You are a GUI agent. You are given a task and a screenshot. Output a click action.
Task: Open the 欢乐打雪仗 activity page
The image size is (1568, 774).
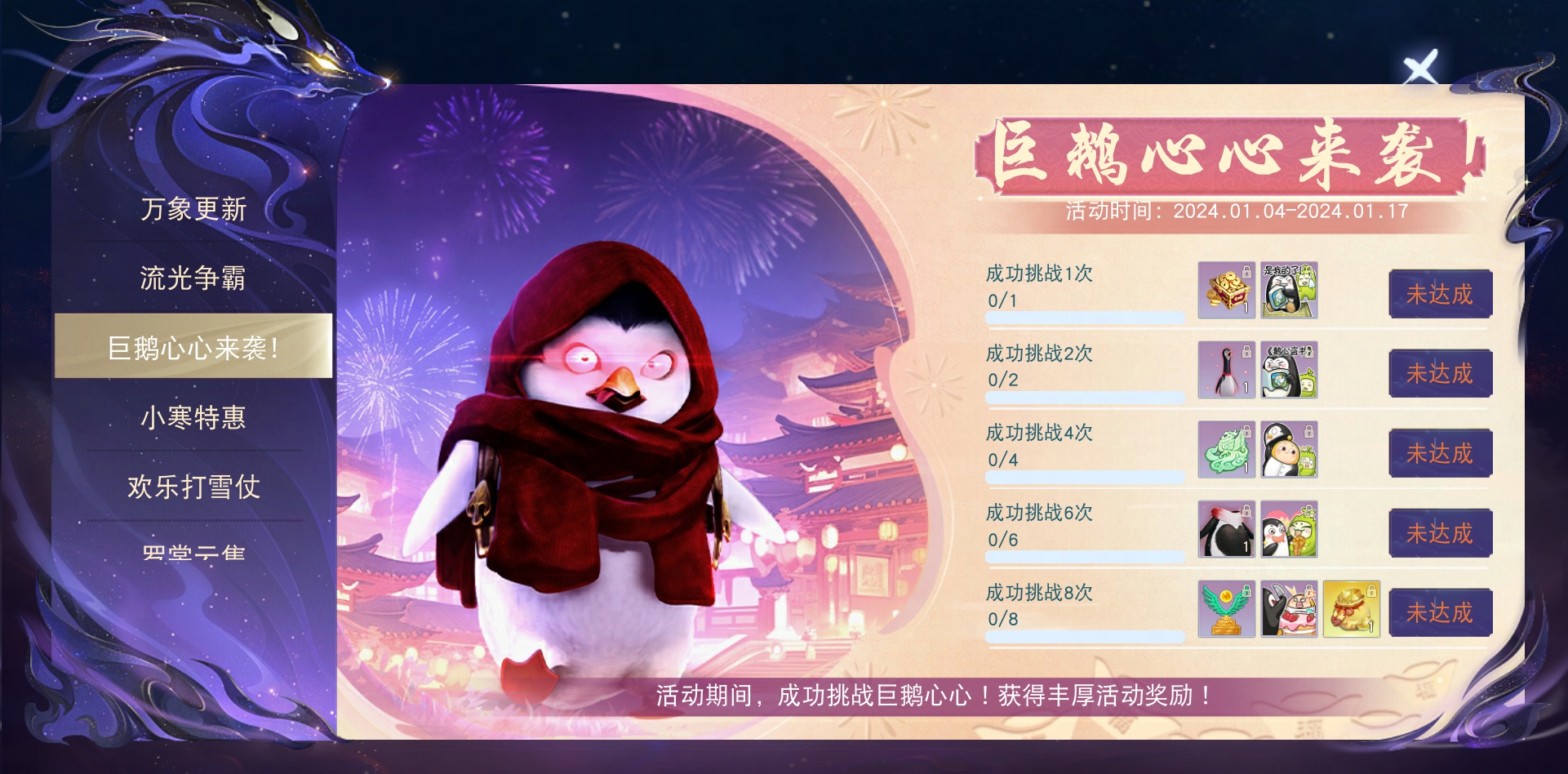pos(193,488)
